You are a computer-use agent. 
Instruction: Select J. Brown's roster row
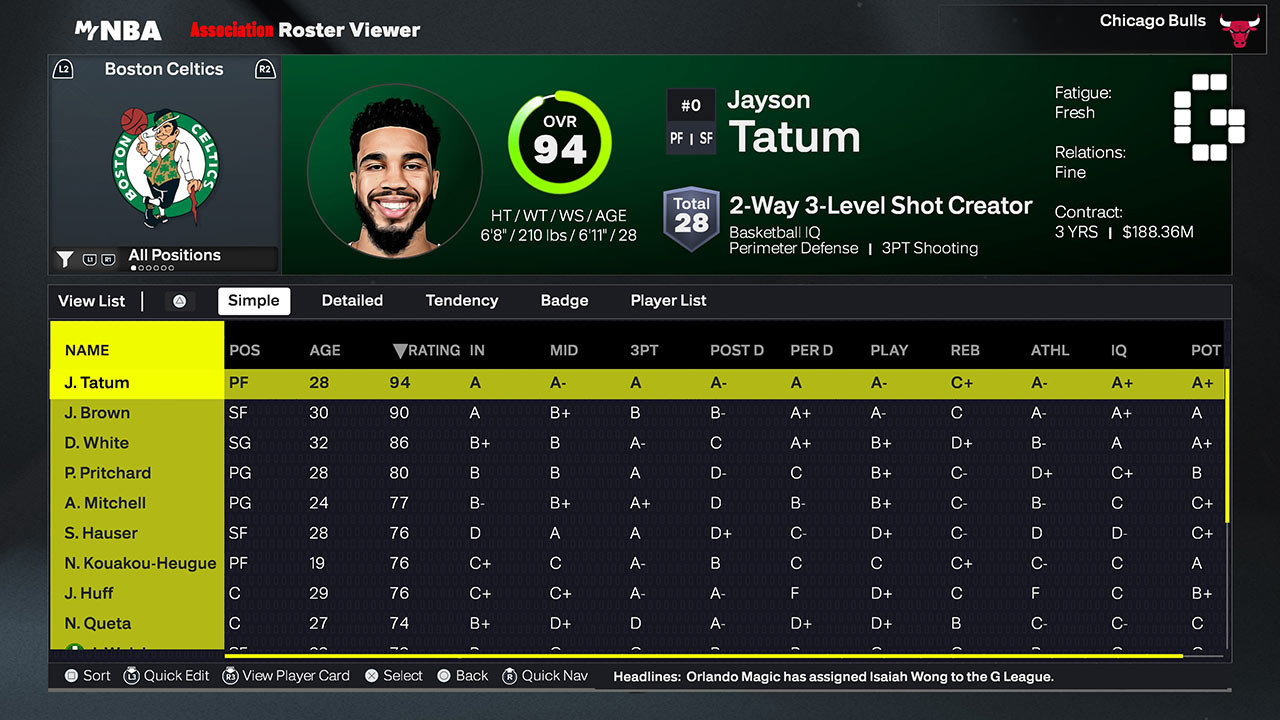pyautogui.click(x=97, y=413)
